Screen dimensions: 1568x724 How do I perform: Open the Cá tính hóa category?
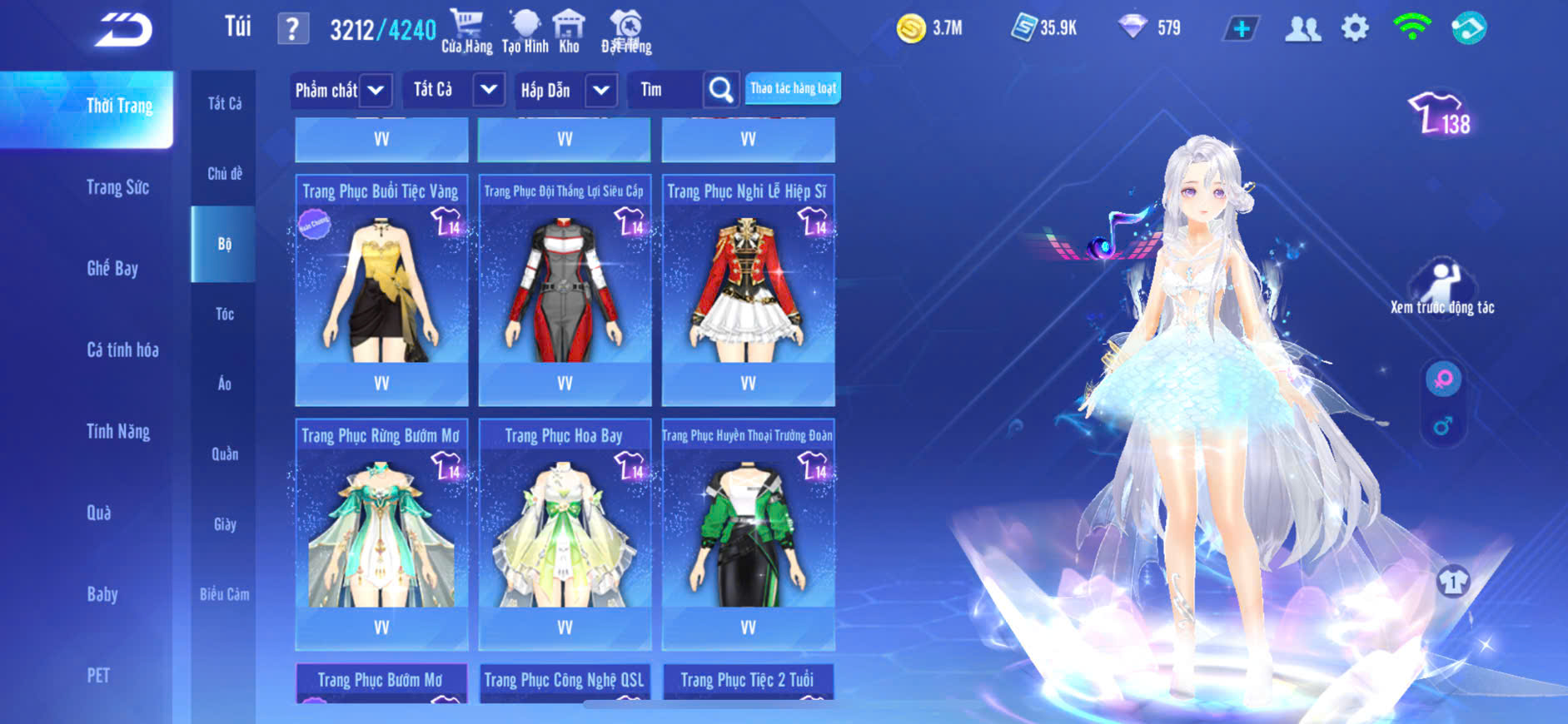(122, 350)
